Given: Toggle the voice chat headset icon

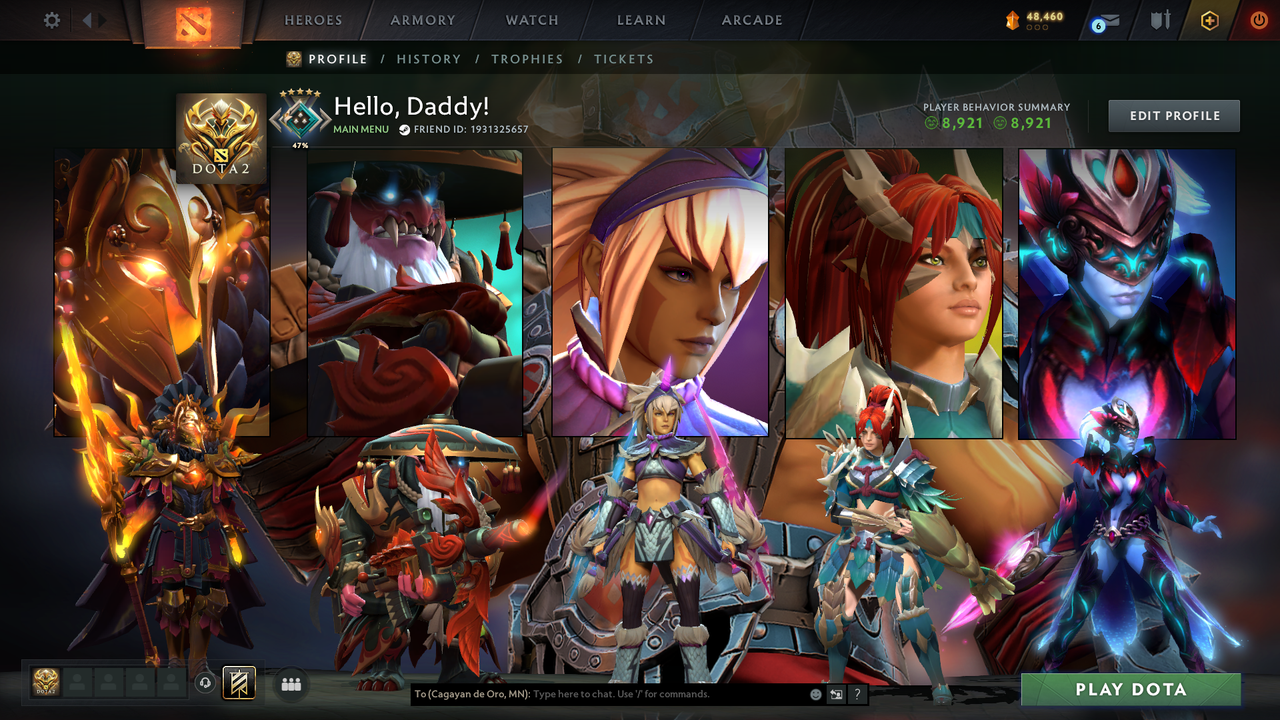Looking at the screenshot, I should (205, 683).
